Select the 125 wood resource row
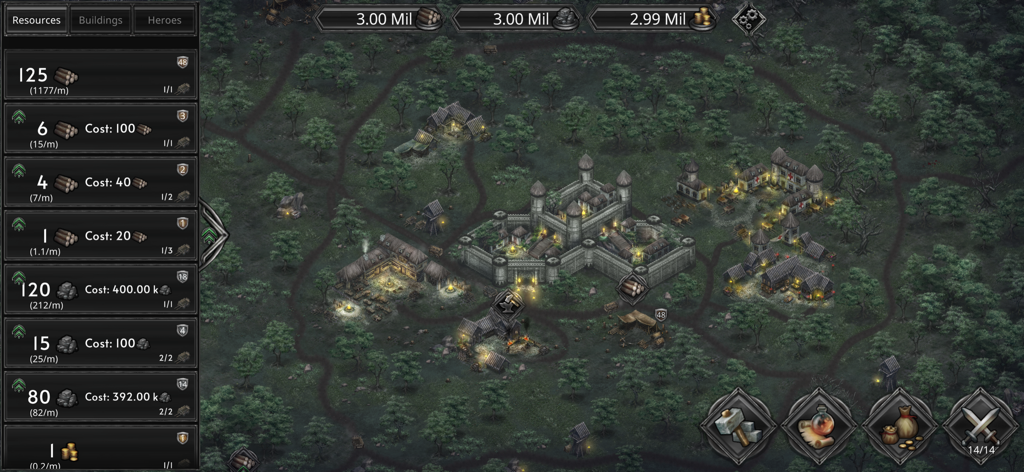This screenshot has width=1024, height=472. [100, 76]
